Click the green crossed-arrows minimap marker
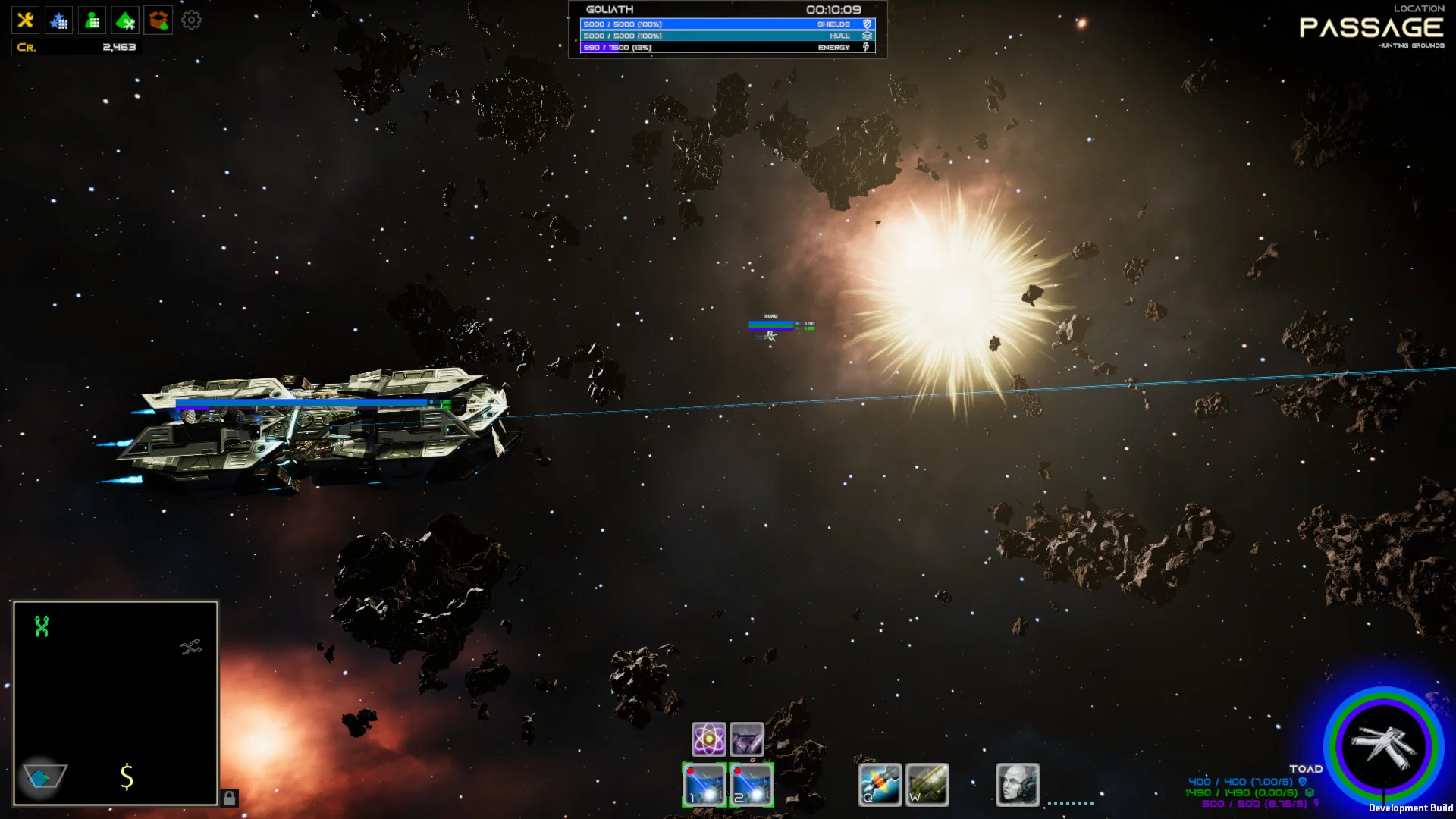 point(42,626)
